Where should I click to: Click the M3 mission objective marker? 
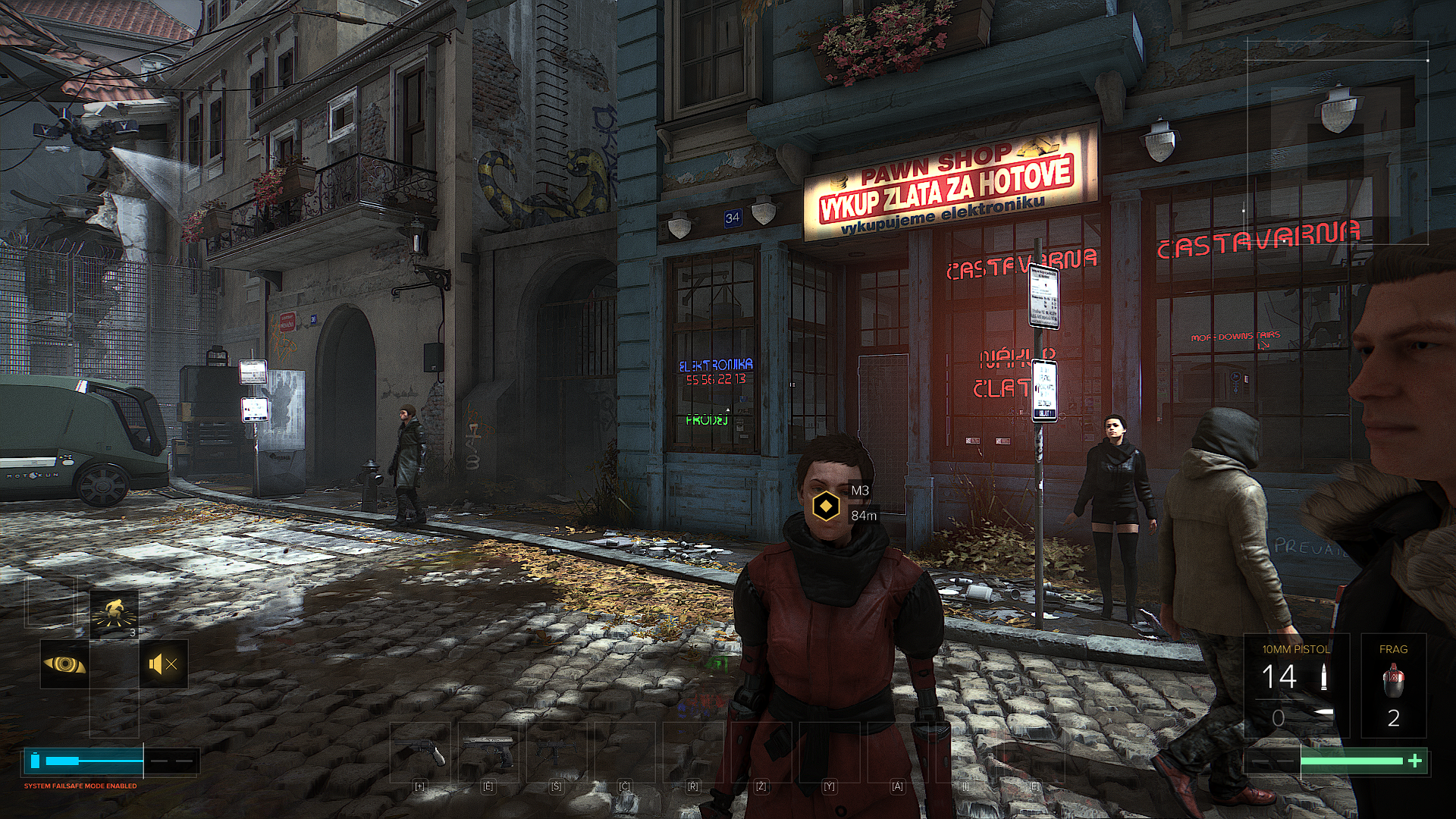point(825,505)
